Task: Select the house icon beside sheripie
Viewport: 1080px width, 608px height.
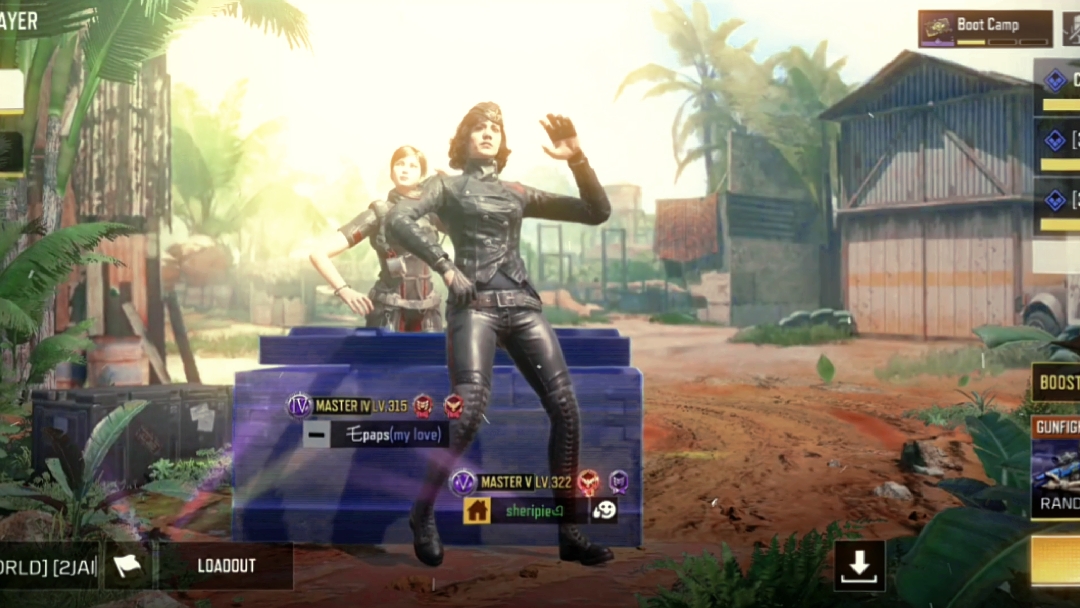Action: (x=477, y=510)
